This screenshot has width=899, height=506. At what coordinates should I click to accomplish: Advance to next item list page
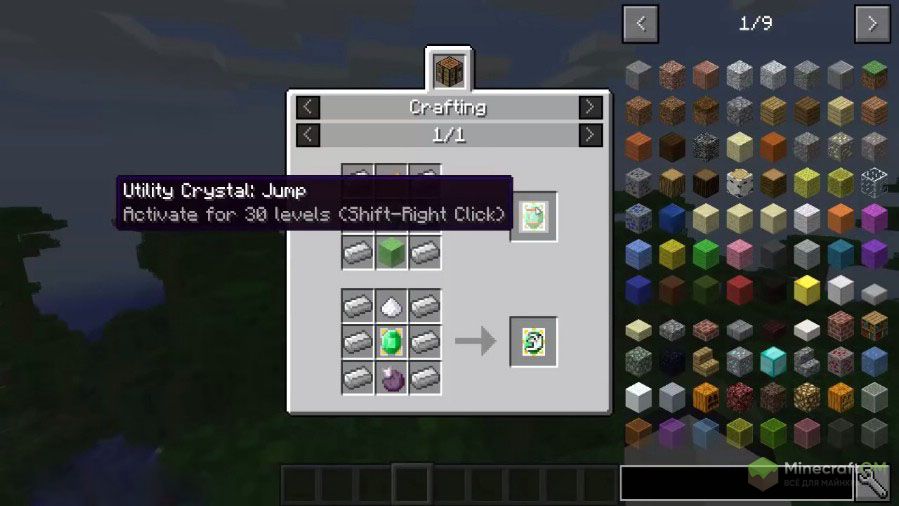[x=872, y=22]
